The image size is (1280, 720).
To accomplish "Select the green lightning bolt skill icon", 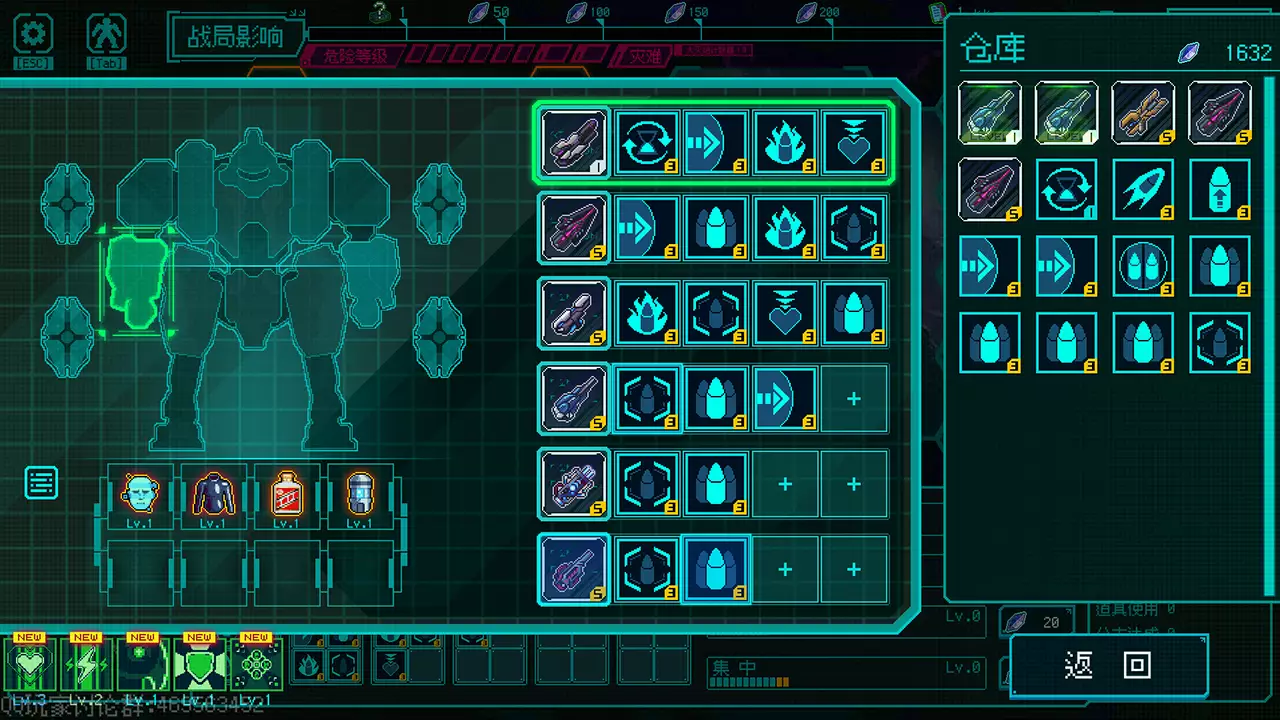I will coord(86,665).
